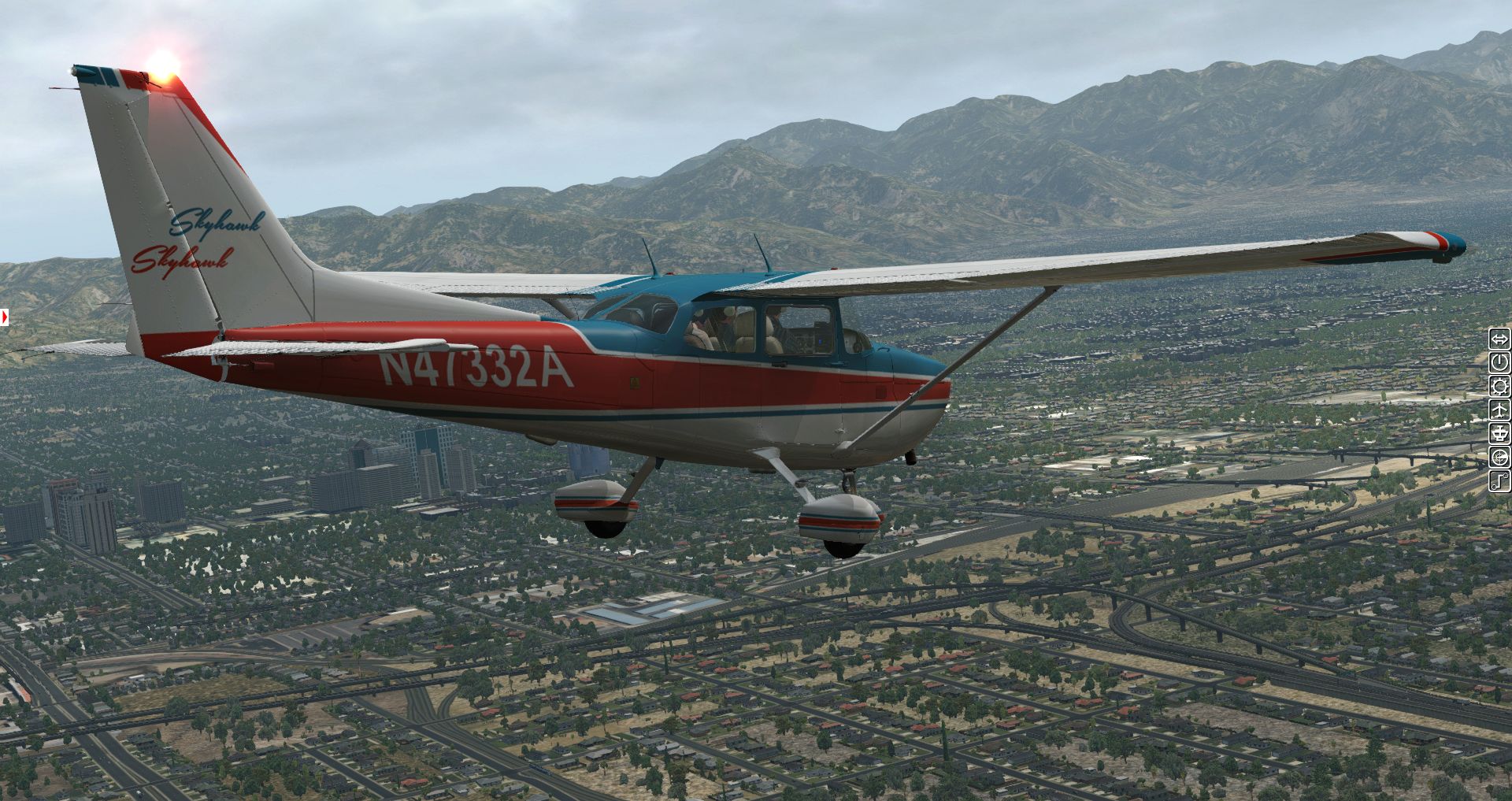Select the power symbol toolbar icon
This screenshot has width=1512, height=801.
1499,363
